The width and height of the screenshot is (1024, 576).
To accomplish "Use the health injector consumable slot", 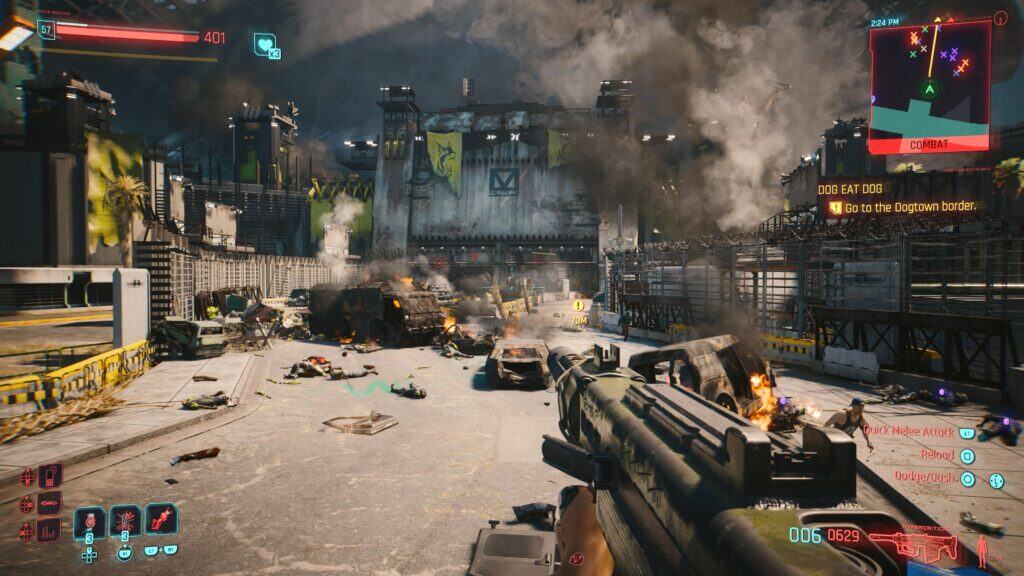I will point(89,522).
